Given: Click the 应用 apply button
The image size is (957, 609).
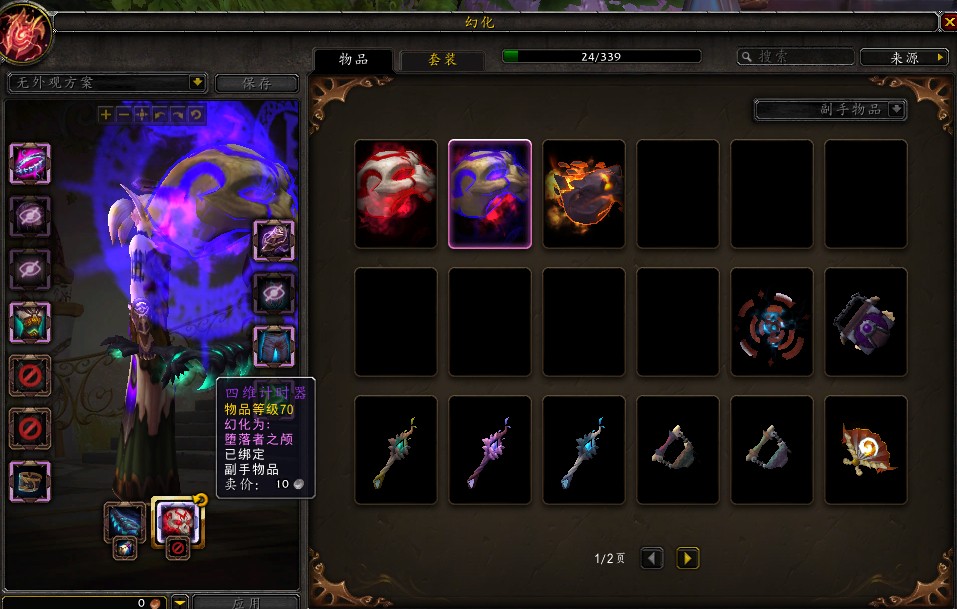Looking at the screenshot, I should (x=245, y=602).
